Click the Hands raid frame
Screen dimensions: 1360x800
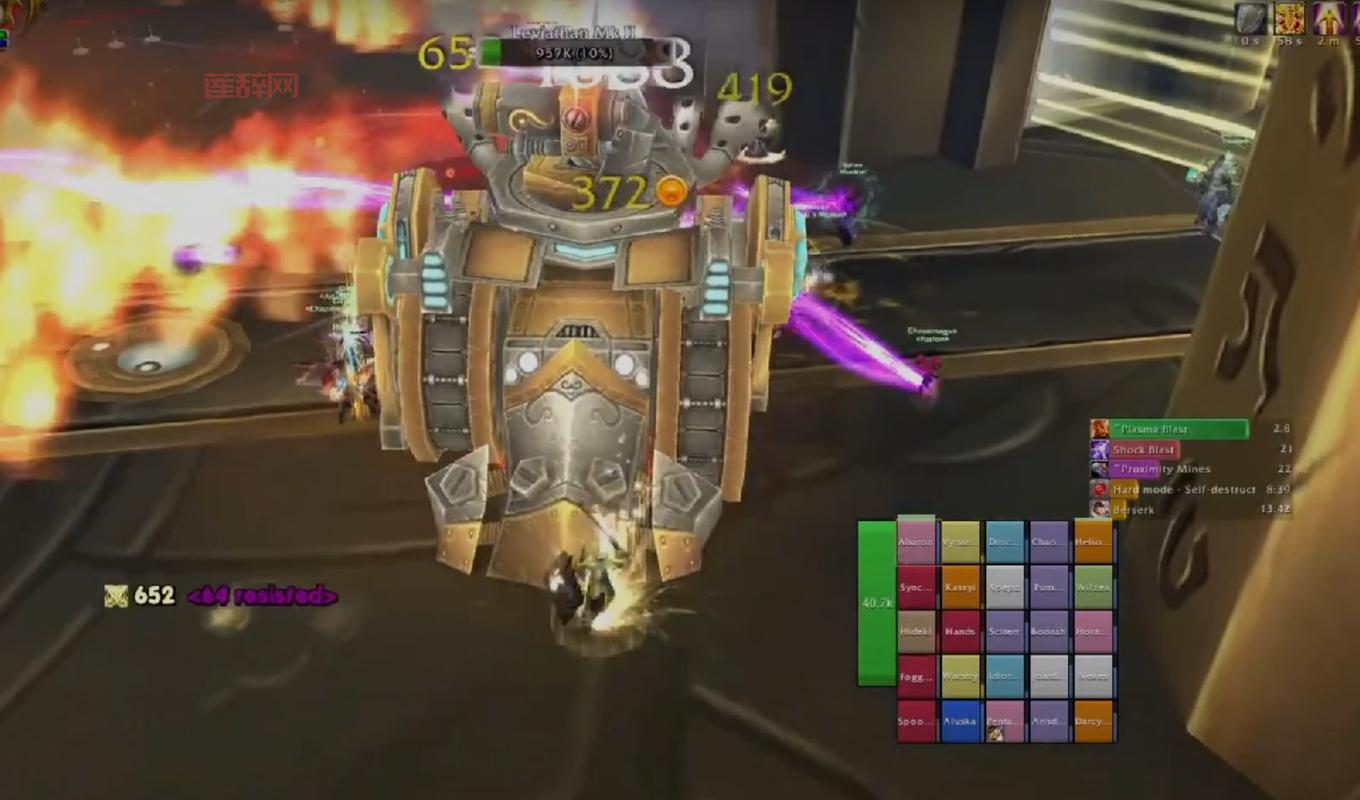tap(960, 632)
